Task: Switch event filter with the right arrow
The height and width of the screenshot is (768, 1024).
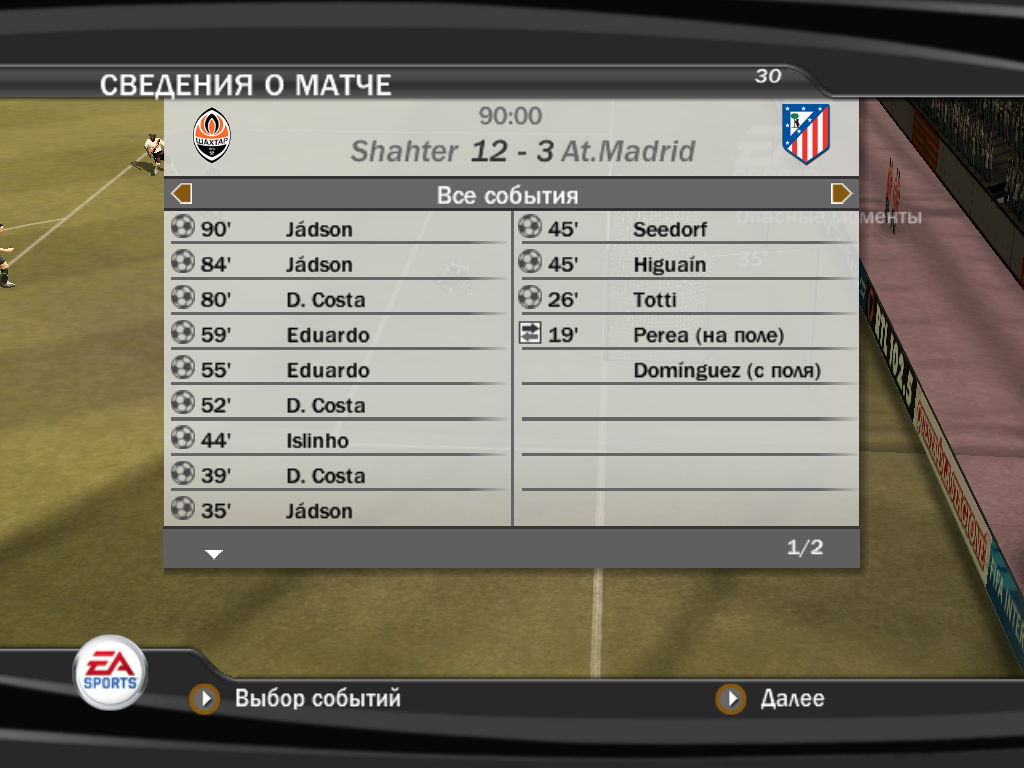Action: pos(841,194)
